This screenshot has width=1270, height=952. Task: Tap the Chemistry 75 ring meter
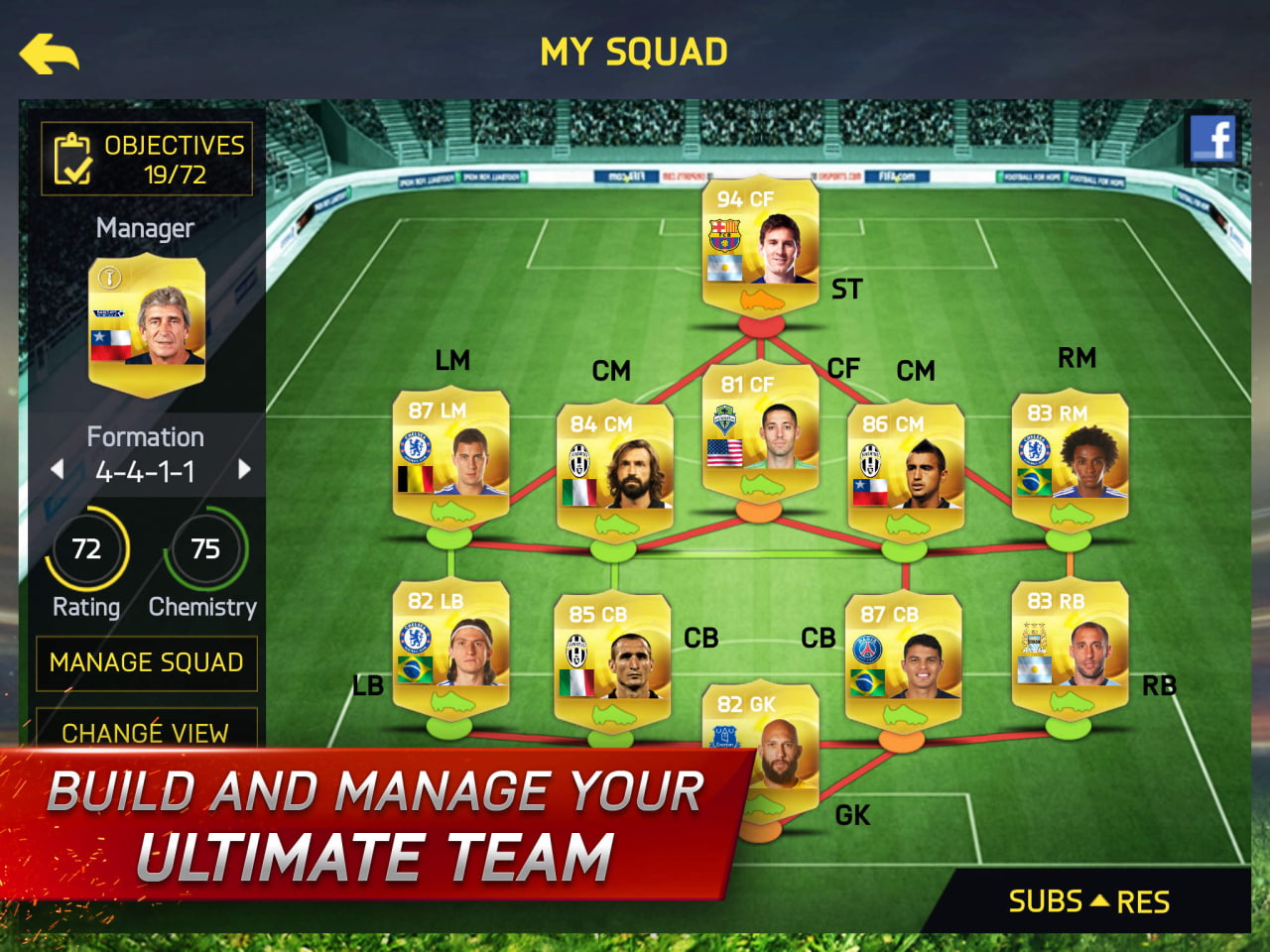coord(205,548)
